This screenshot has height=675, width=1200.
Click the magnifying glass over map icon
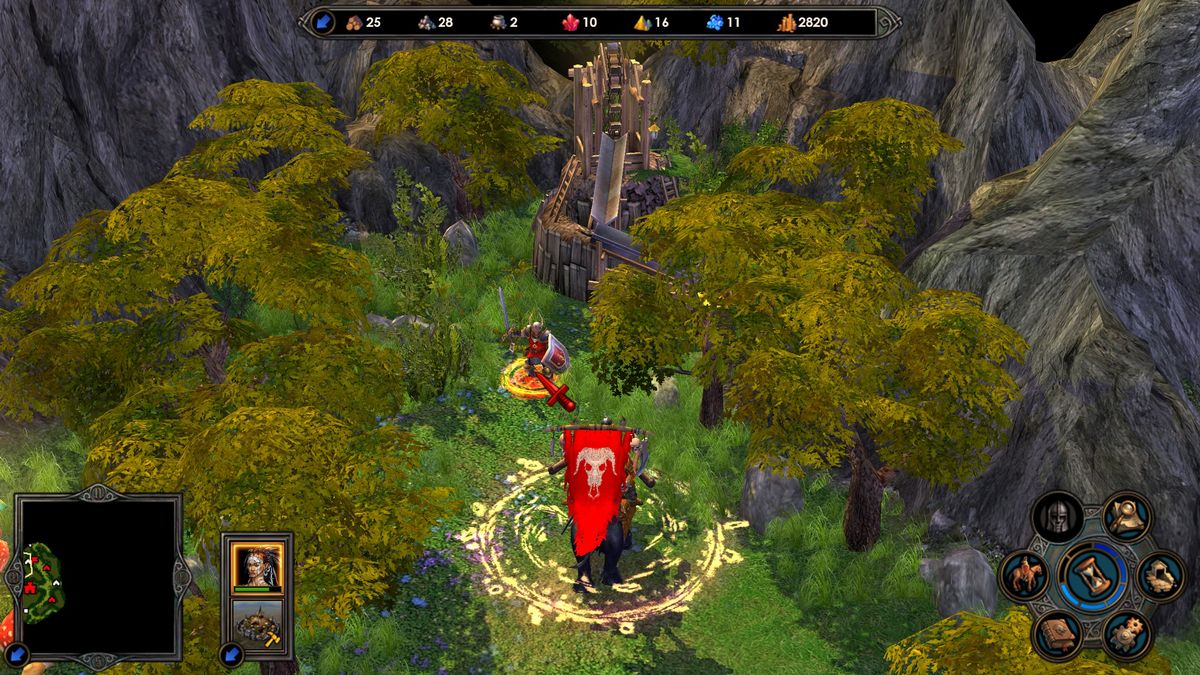(x=1128, y=517)
